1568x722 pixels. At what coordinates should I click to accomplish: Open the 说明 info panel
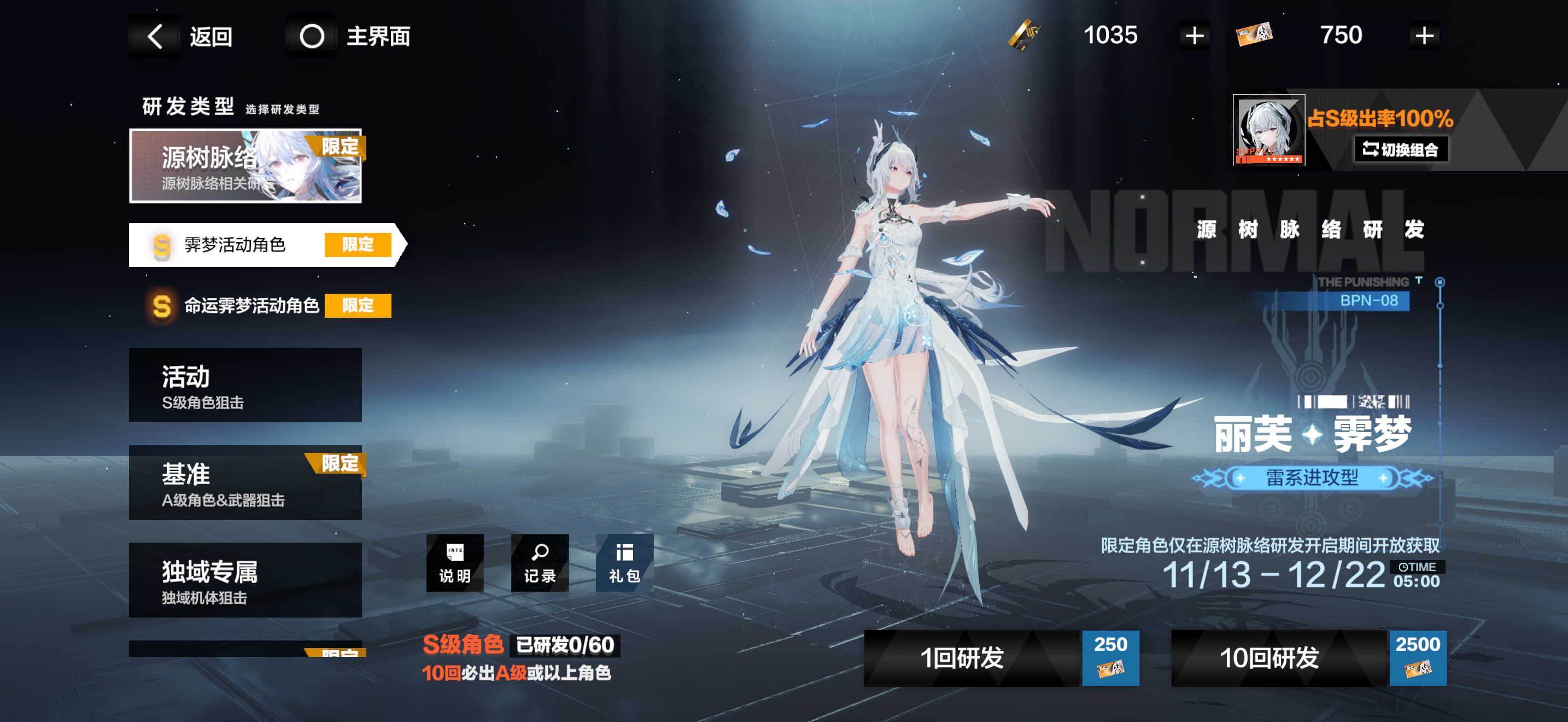(455, 563)
